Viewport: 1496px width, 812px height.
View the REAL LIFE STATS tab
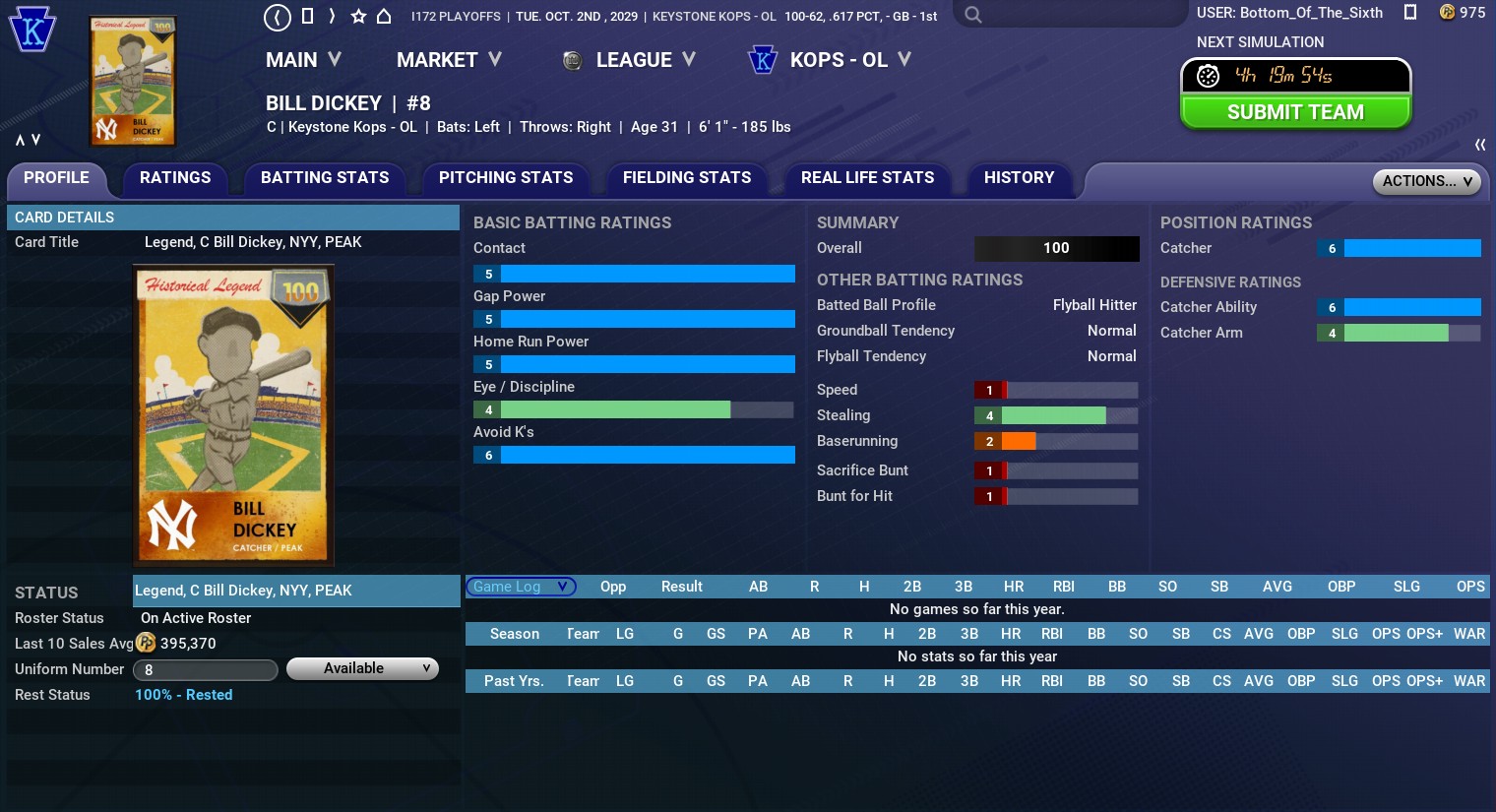[x=867, y=178]
